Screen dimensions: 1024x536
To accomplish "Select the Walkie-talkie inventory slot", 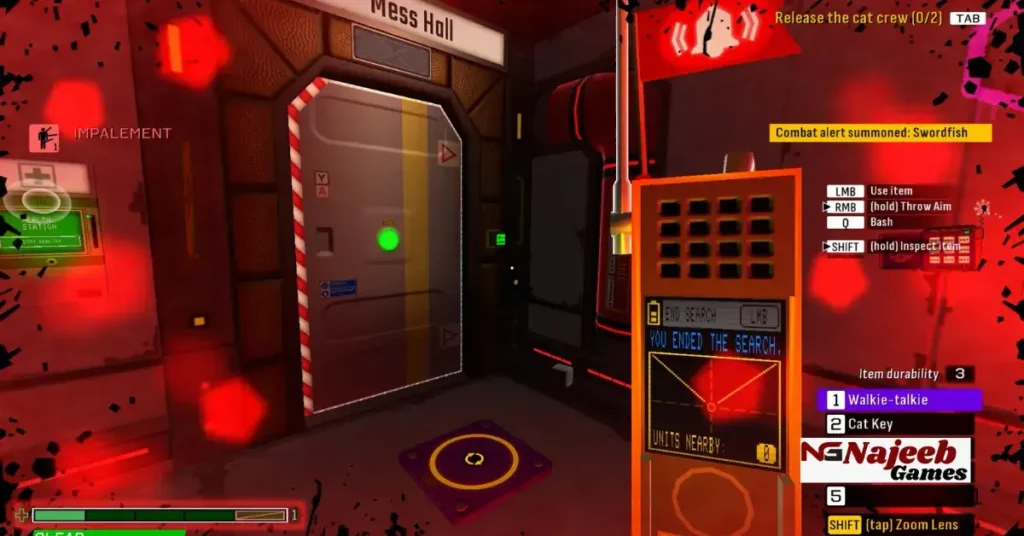I will click(x=898, y=400).
